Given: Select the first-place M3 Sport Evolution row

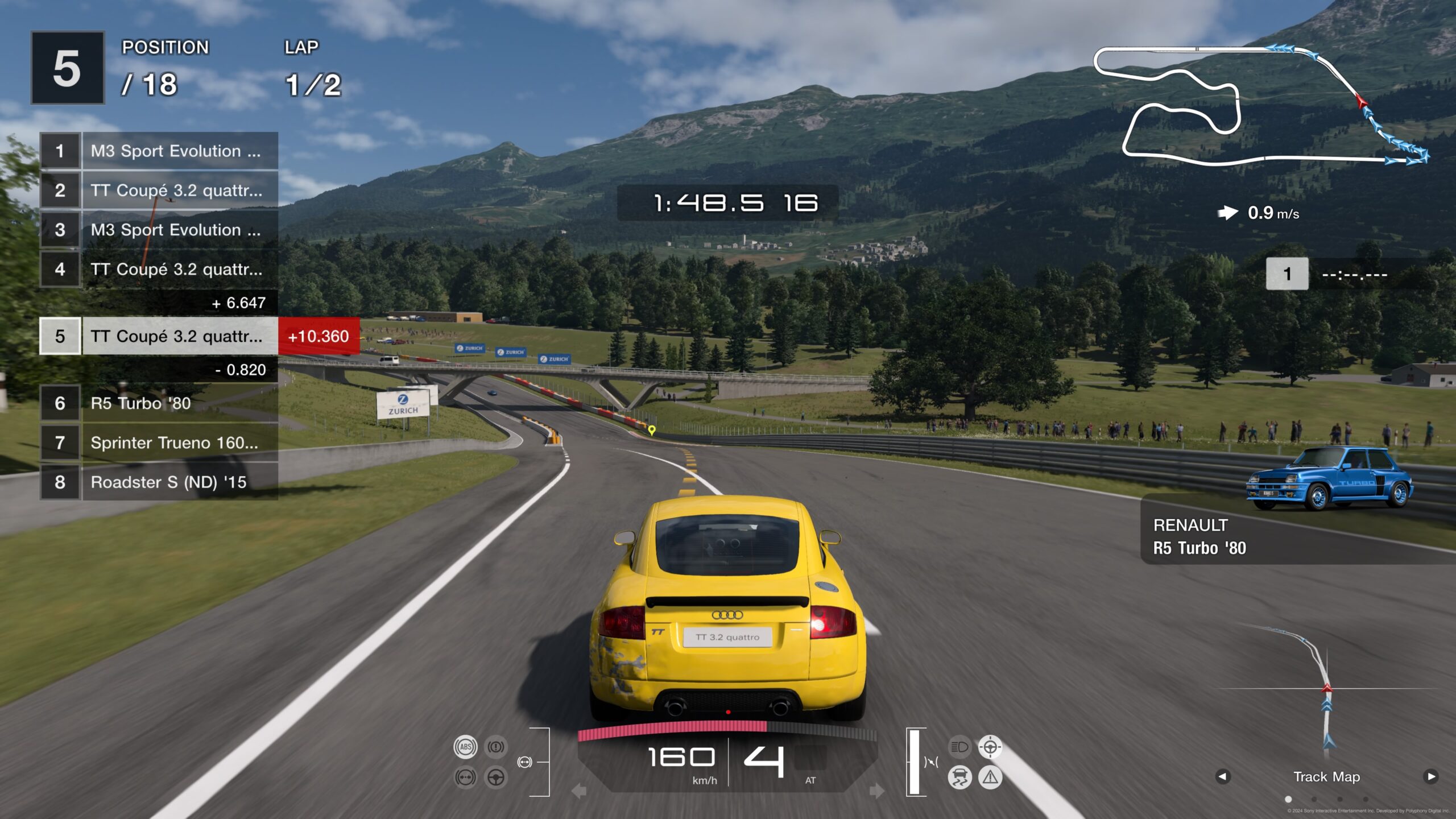Looking at the screenshot, I should (x=158, y=151).
